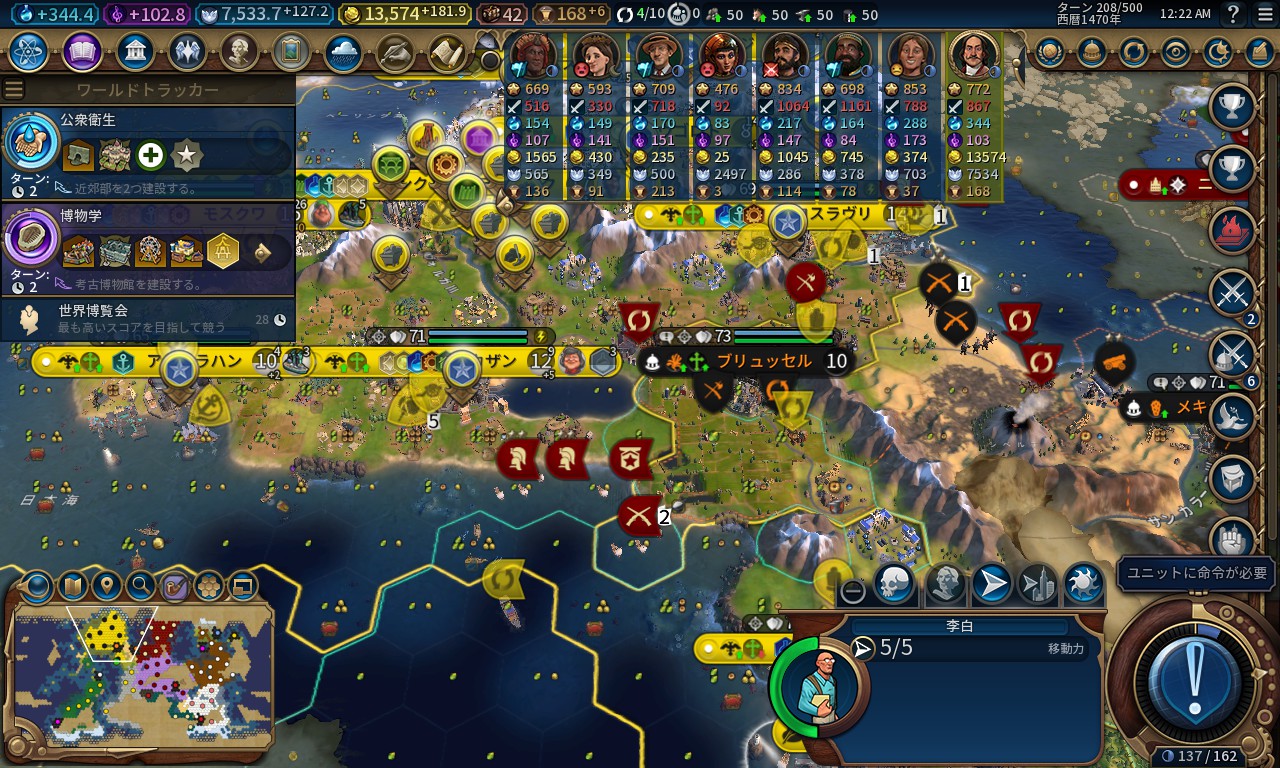
Task: Open minimap lens options folded-map button
Action: coord(73,585)
